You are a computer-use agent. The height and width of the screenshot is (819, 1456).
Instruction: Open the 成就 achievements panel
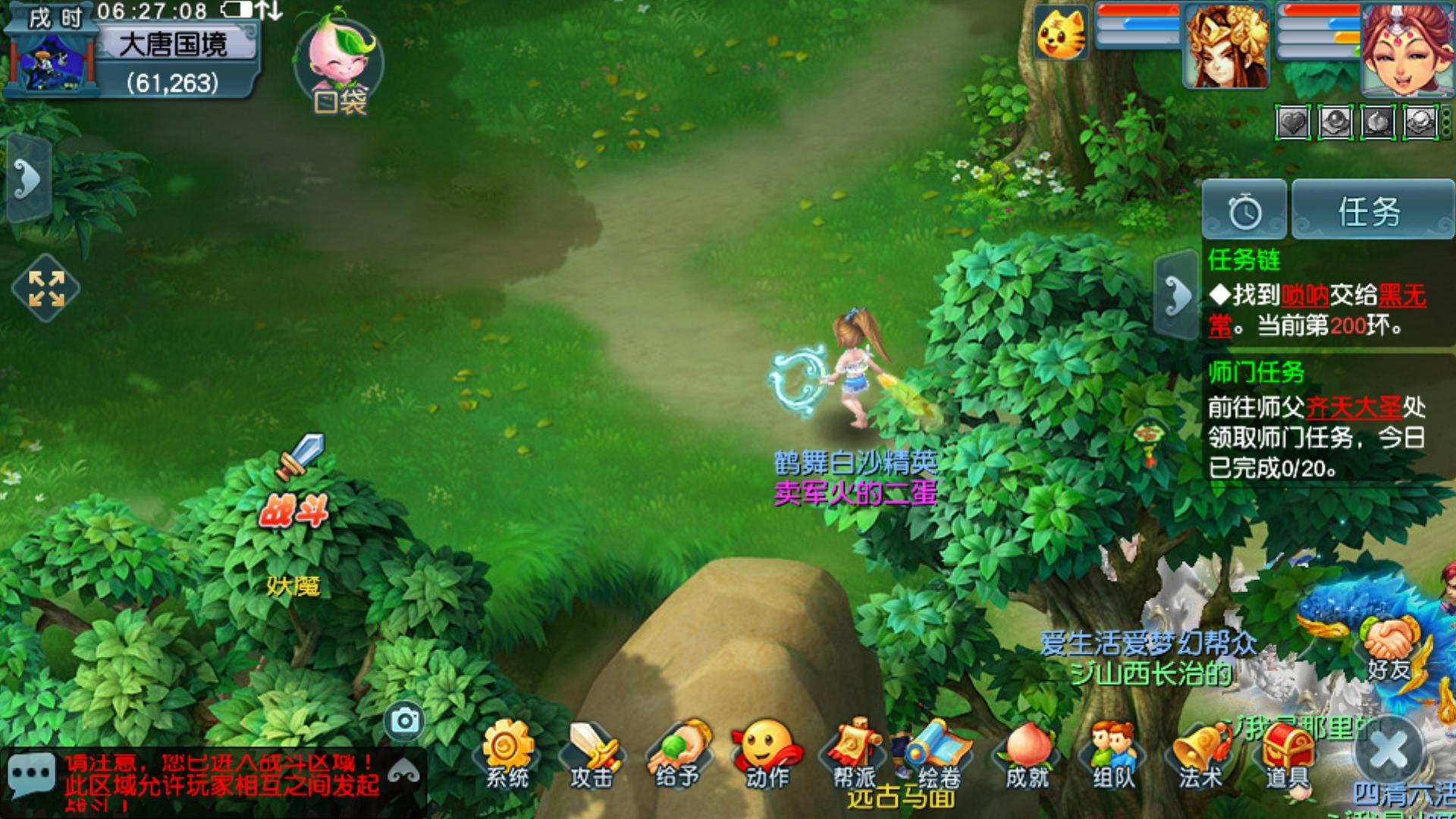pyautogui.click(x=1027, y=755)
